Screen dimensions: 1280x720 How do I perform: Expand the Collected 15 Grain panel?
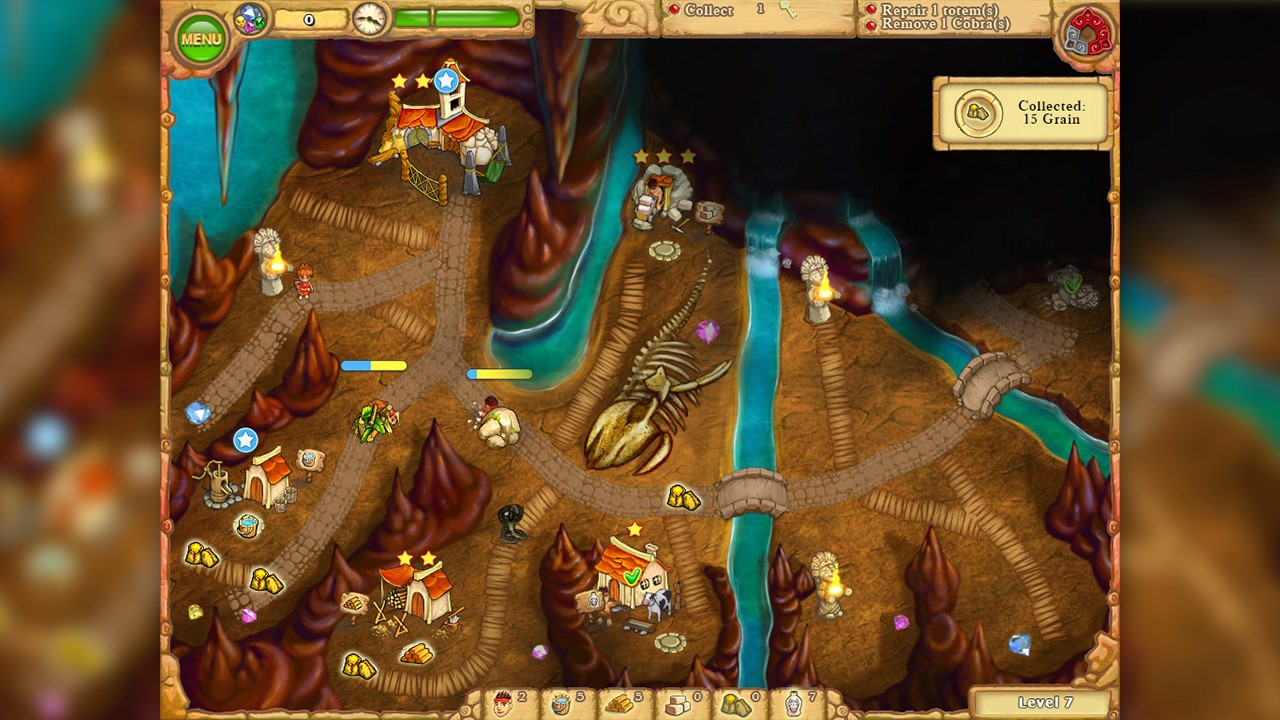tap(1021, 113)
